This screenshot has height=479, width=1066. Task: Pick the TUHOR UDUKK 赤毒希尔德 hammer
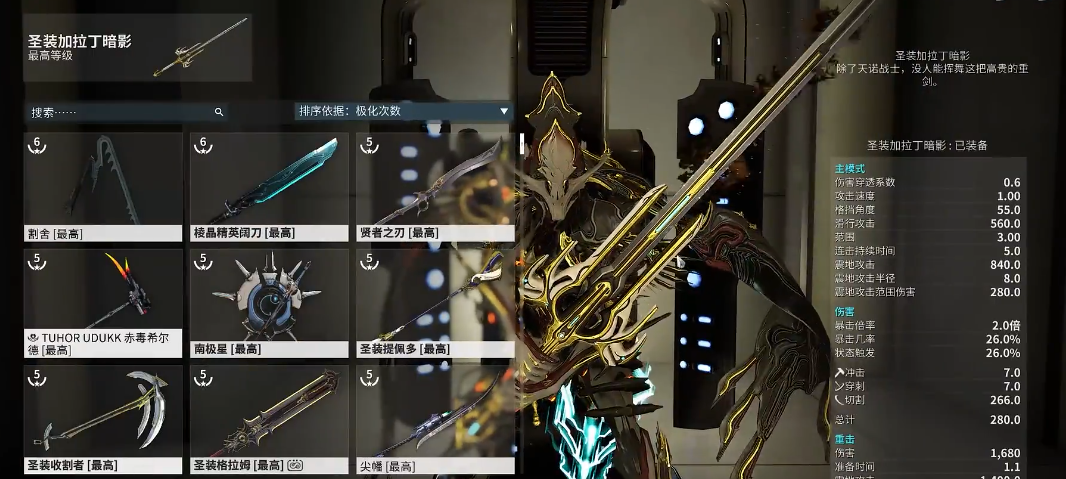pos(103,303)
